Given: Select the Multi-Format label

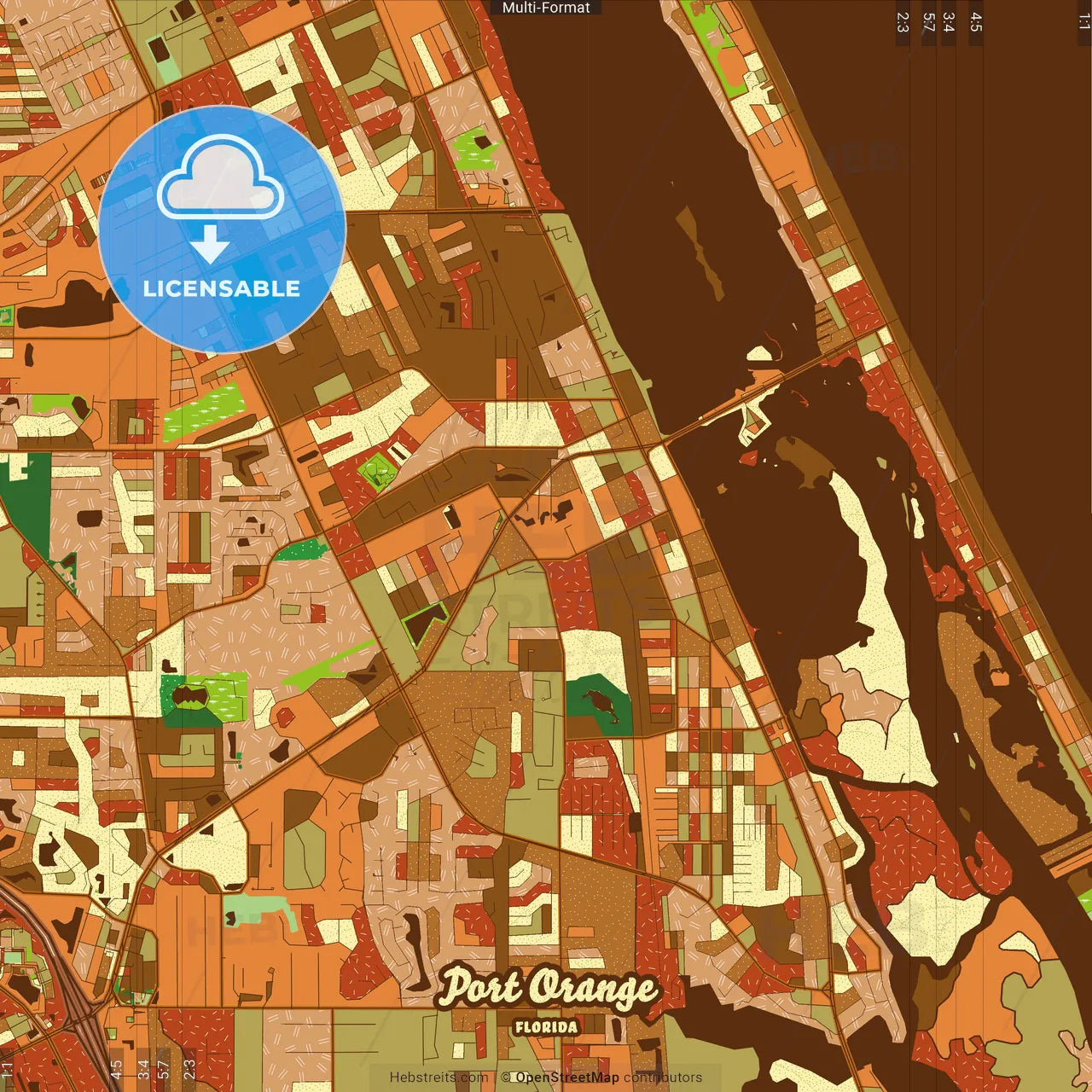Looking at the screenshot, I should [546, 8].
